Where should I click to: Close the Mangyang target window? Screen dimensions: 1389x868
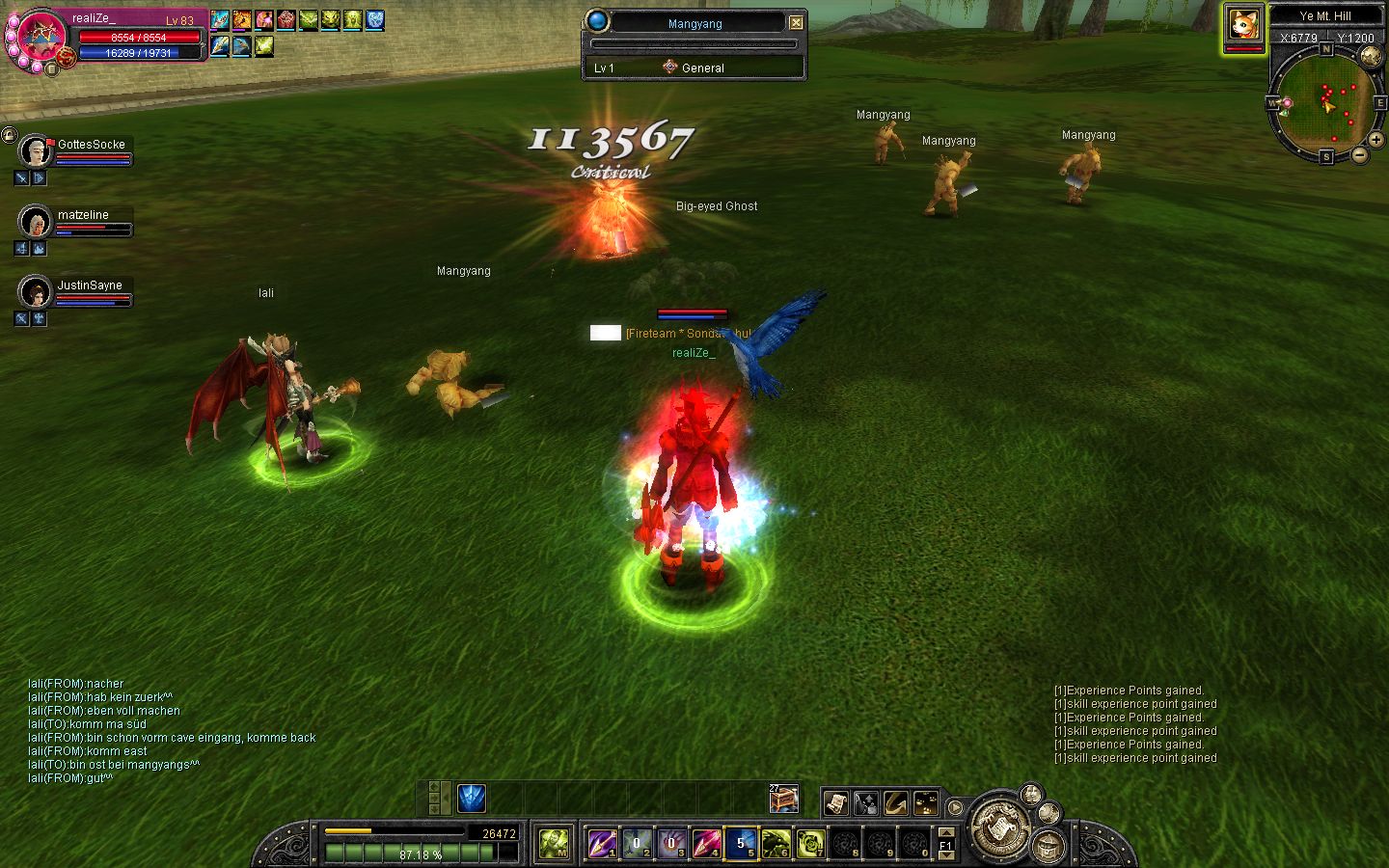tap(796, 22)
